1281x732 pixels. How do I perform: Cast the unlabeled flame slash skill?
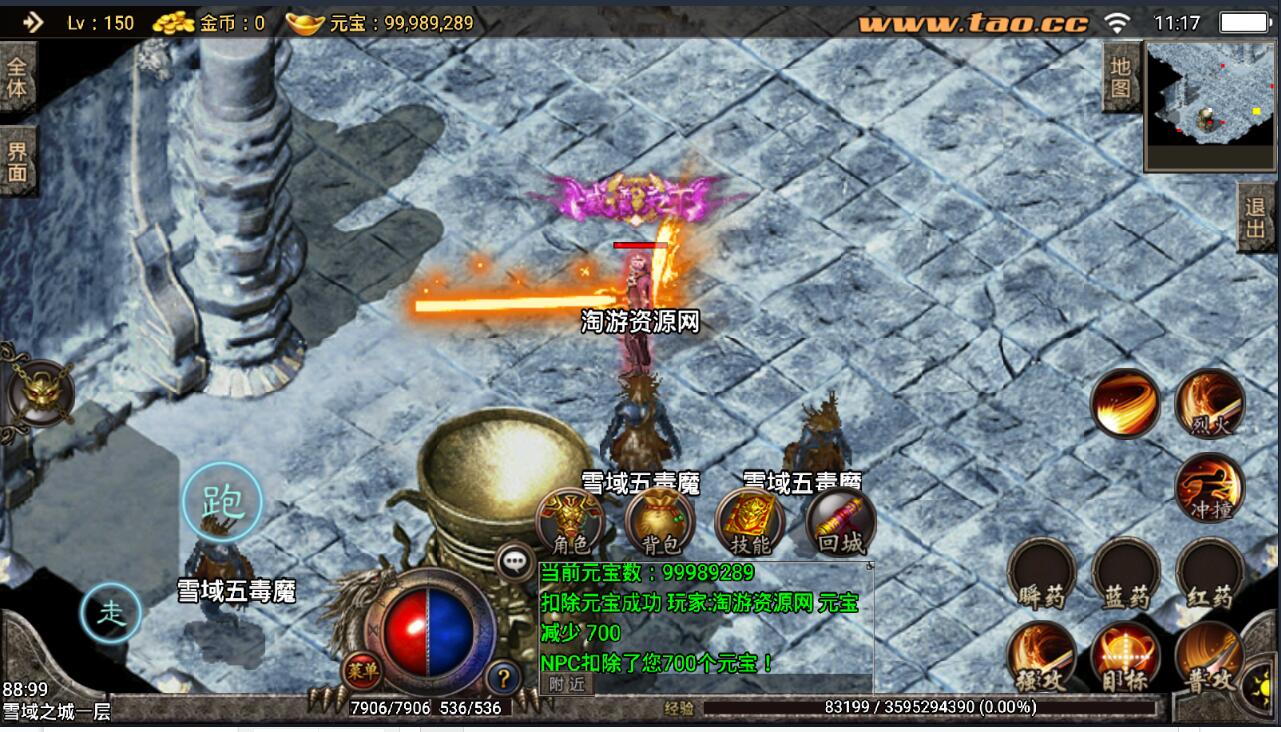1125,403
